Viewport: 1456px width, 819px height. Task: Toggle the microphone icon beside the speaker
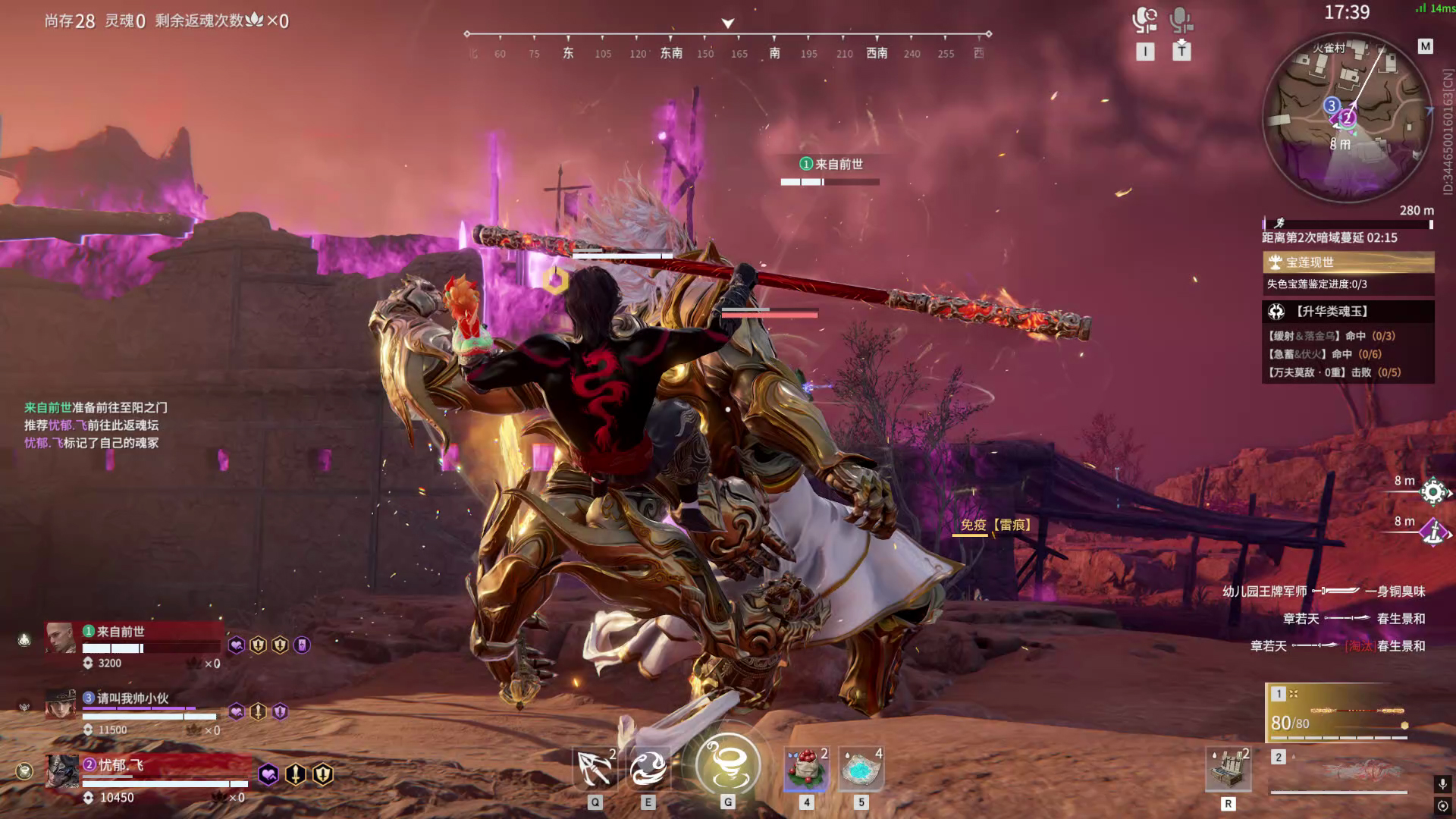pyautogui.click(x=1180, y=20)
